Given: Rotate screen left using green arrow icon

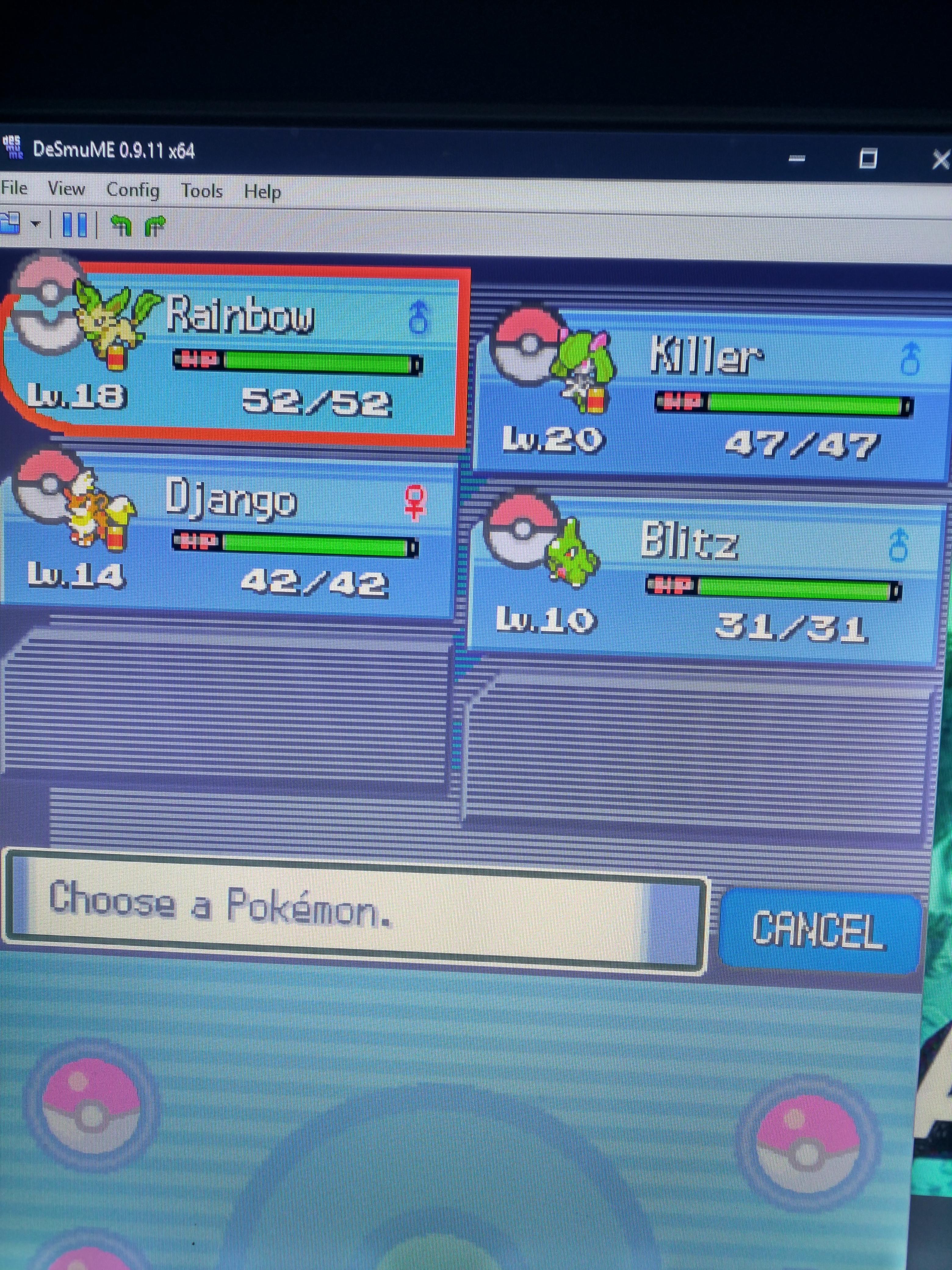Looking at the screenshot, I should click(x=122, y=225).
